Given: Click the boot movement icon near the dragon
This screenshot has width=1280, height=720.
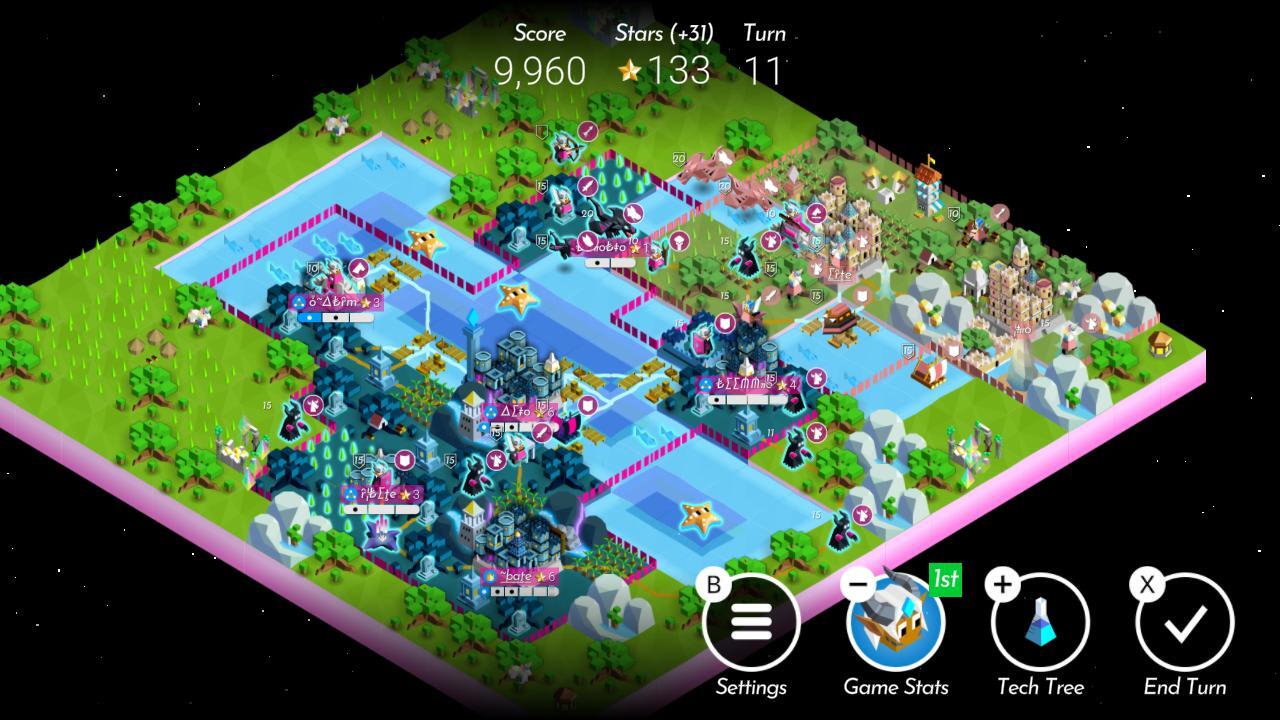Looking at the screenshot, I should 632,213.
